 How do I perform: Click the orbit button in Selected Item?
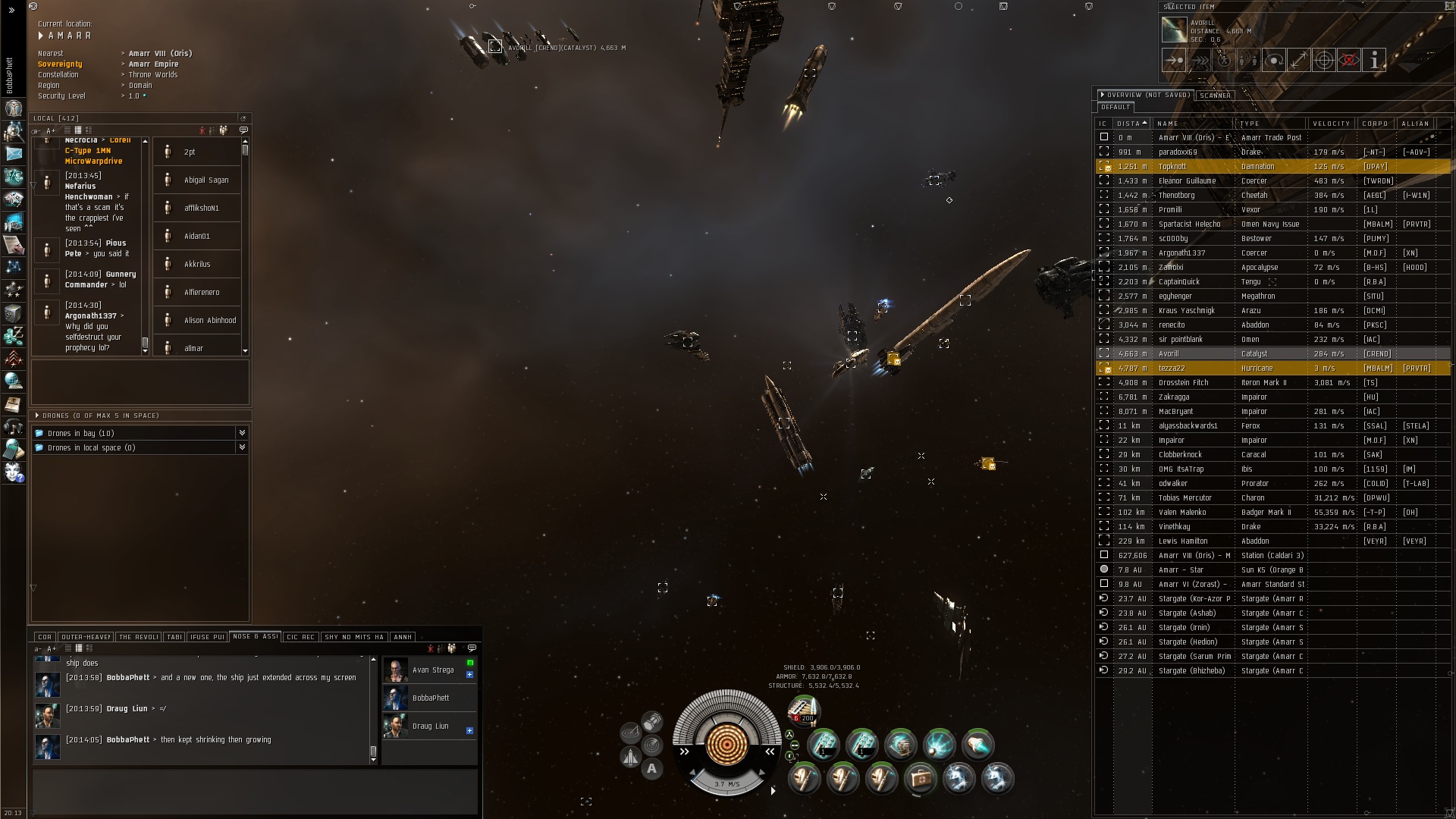[x=1273, y=60]
